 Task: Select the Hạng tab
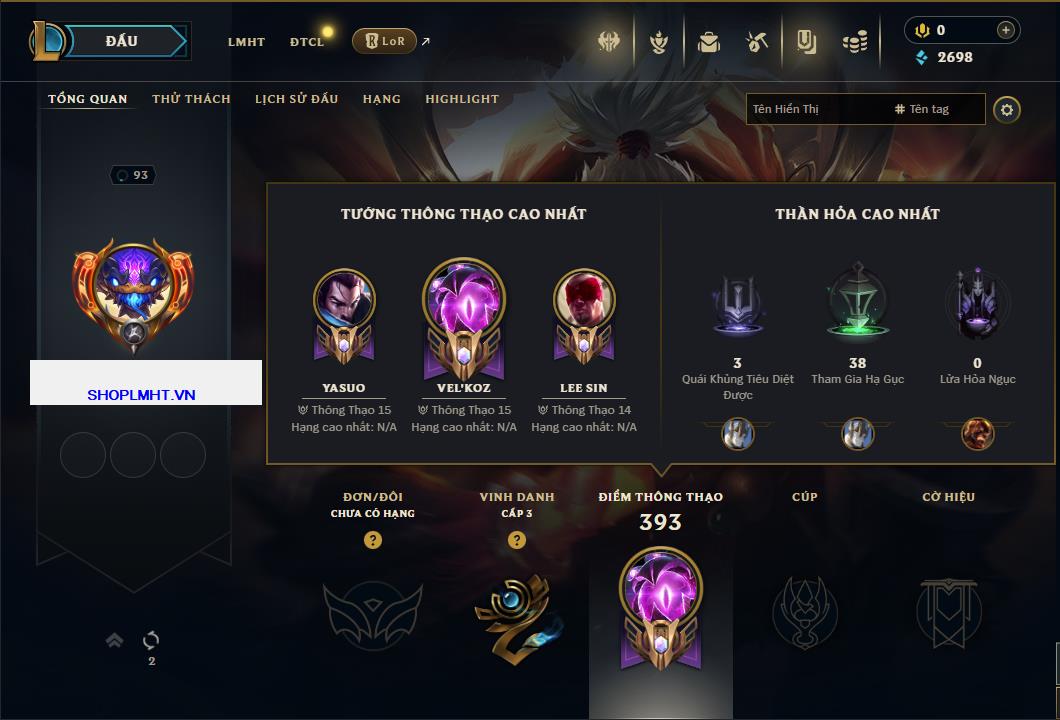(x=382, y=99)
